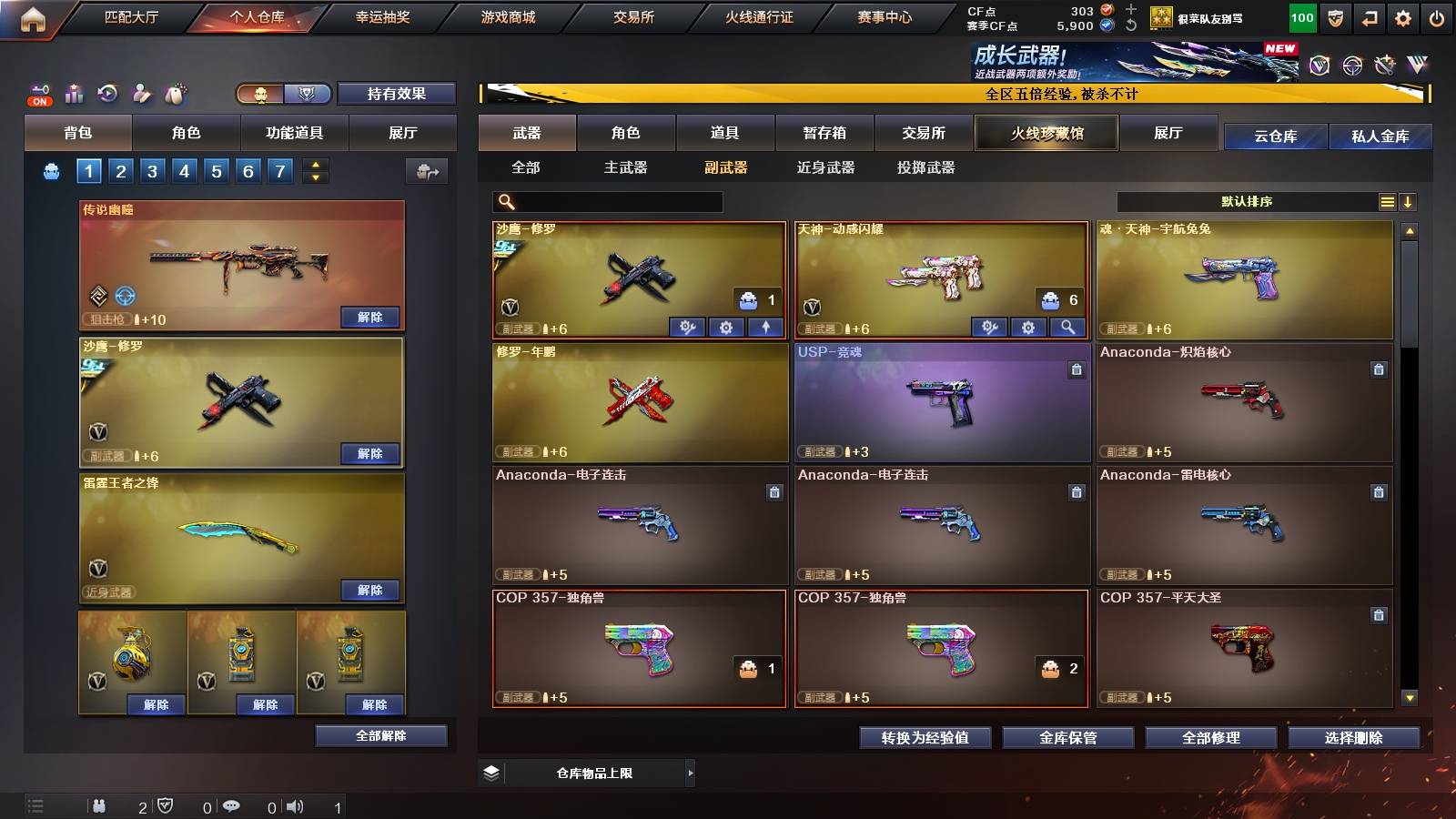This screenshot has width=1456, height=819.
Task: Expand the 仓库物品上限 arrow at the bottom
Action: click(x=692, y=773)
